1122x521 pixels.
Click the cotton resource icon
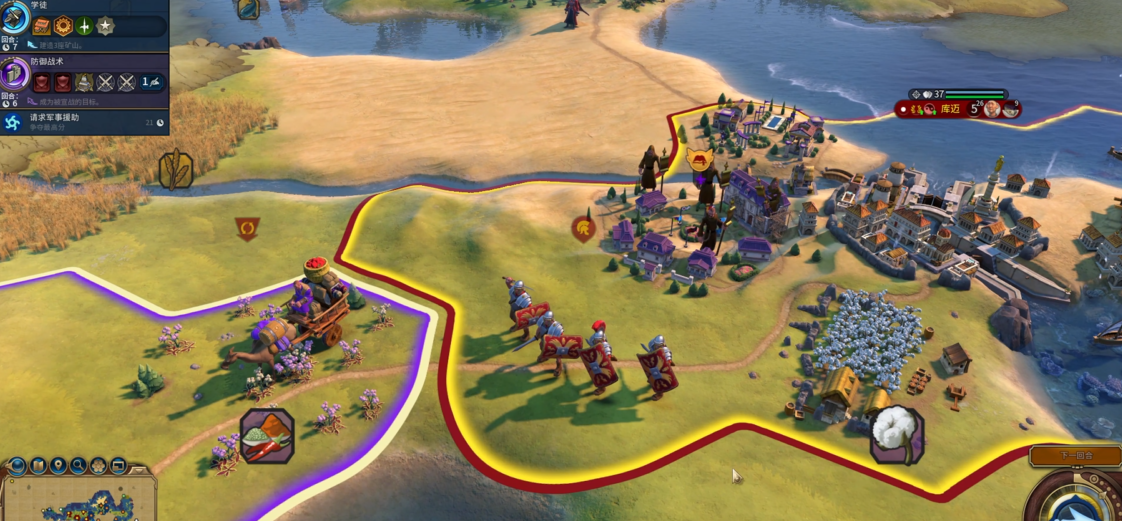pyautogui.click(x=895, y=434)
